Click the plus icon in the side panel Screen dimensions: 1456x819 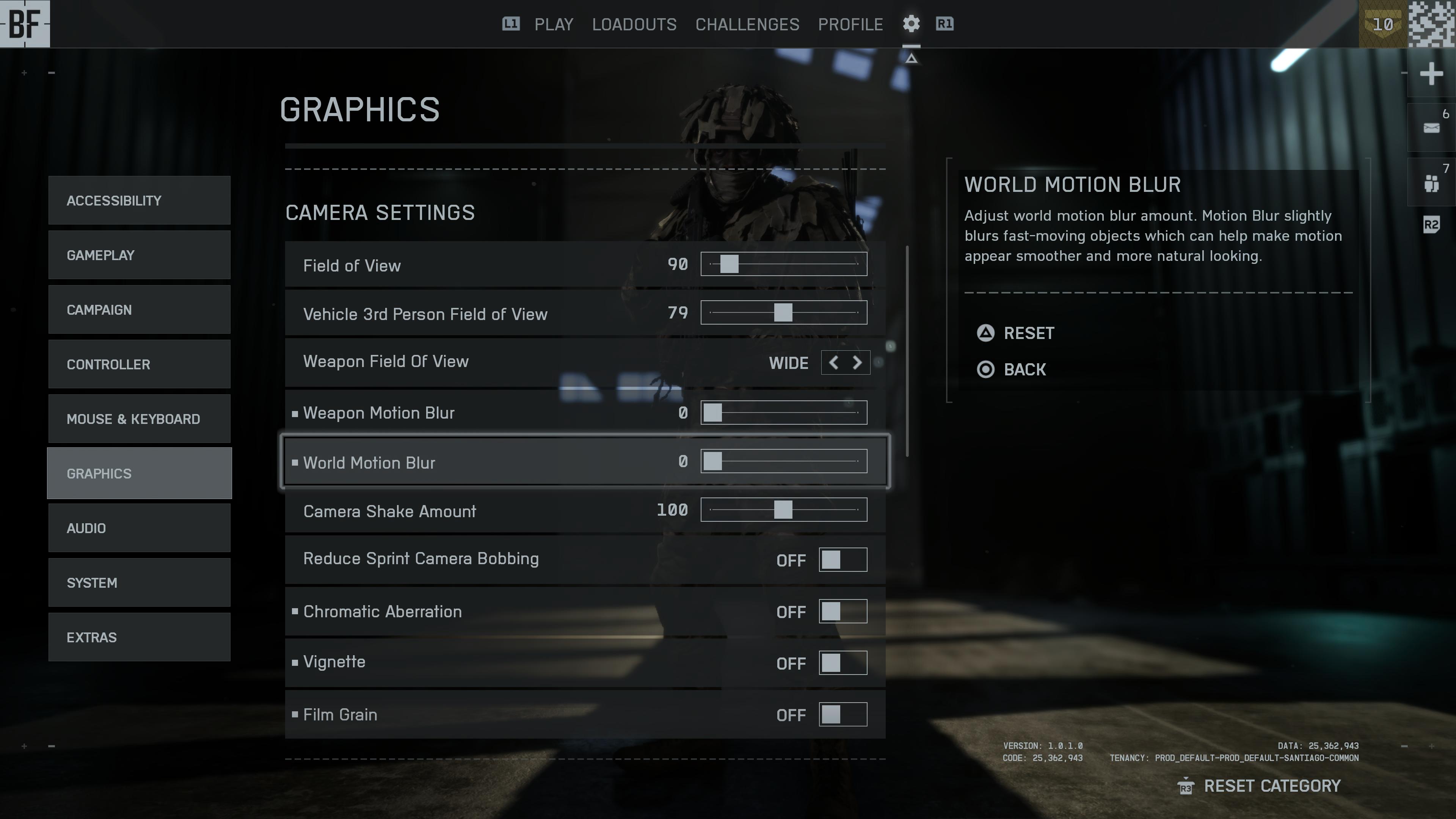coord(1431,74)
